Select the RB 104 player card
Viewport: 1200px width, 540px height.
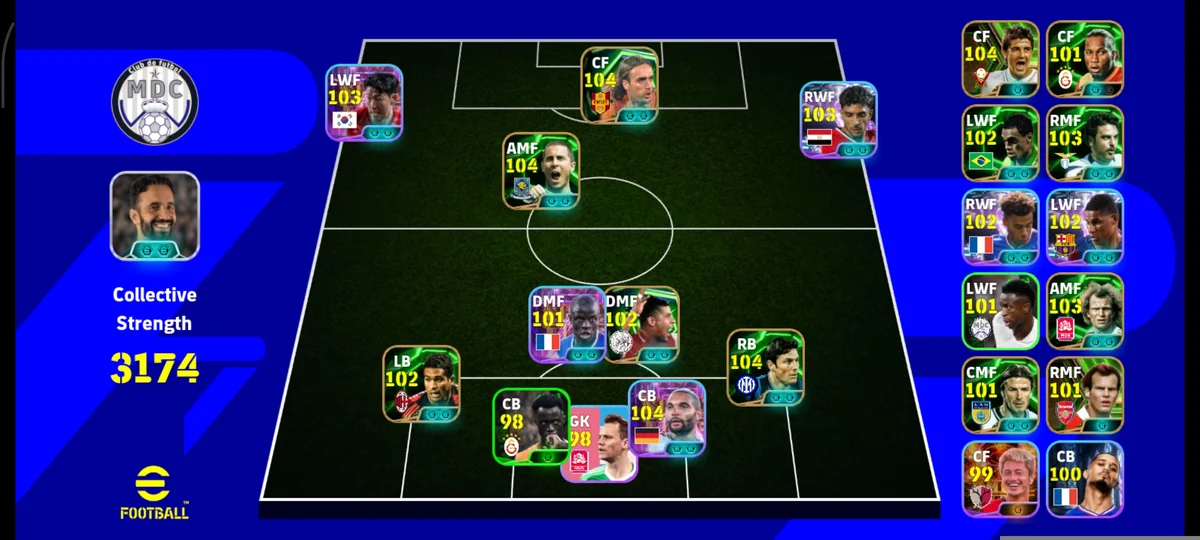[x=765, y=367]
